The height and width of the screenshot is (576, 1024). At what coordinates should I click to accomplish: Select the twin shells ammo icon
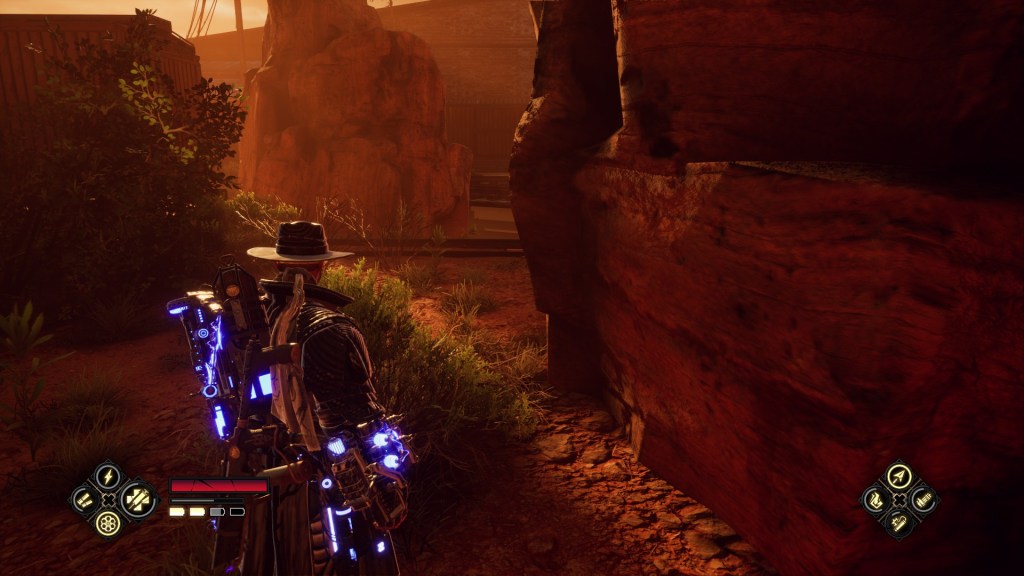tap(84, 499)
